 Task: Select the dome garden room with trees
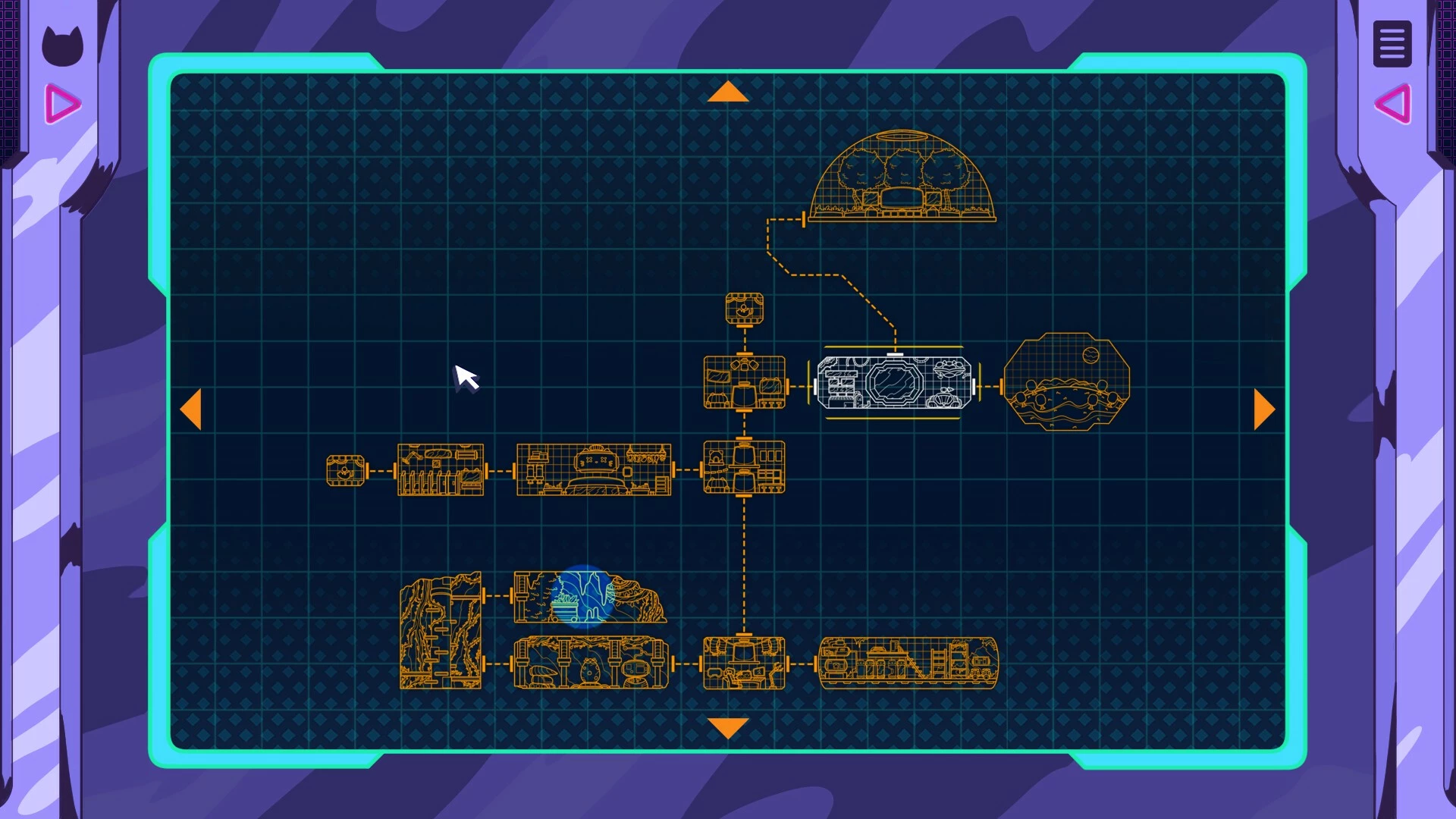[x=902, y=178]
